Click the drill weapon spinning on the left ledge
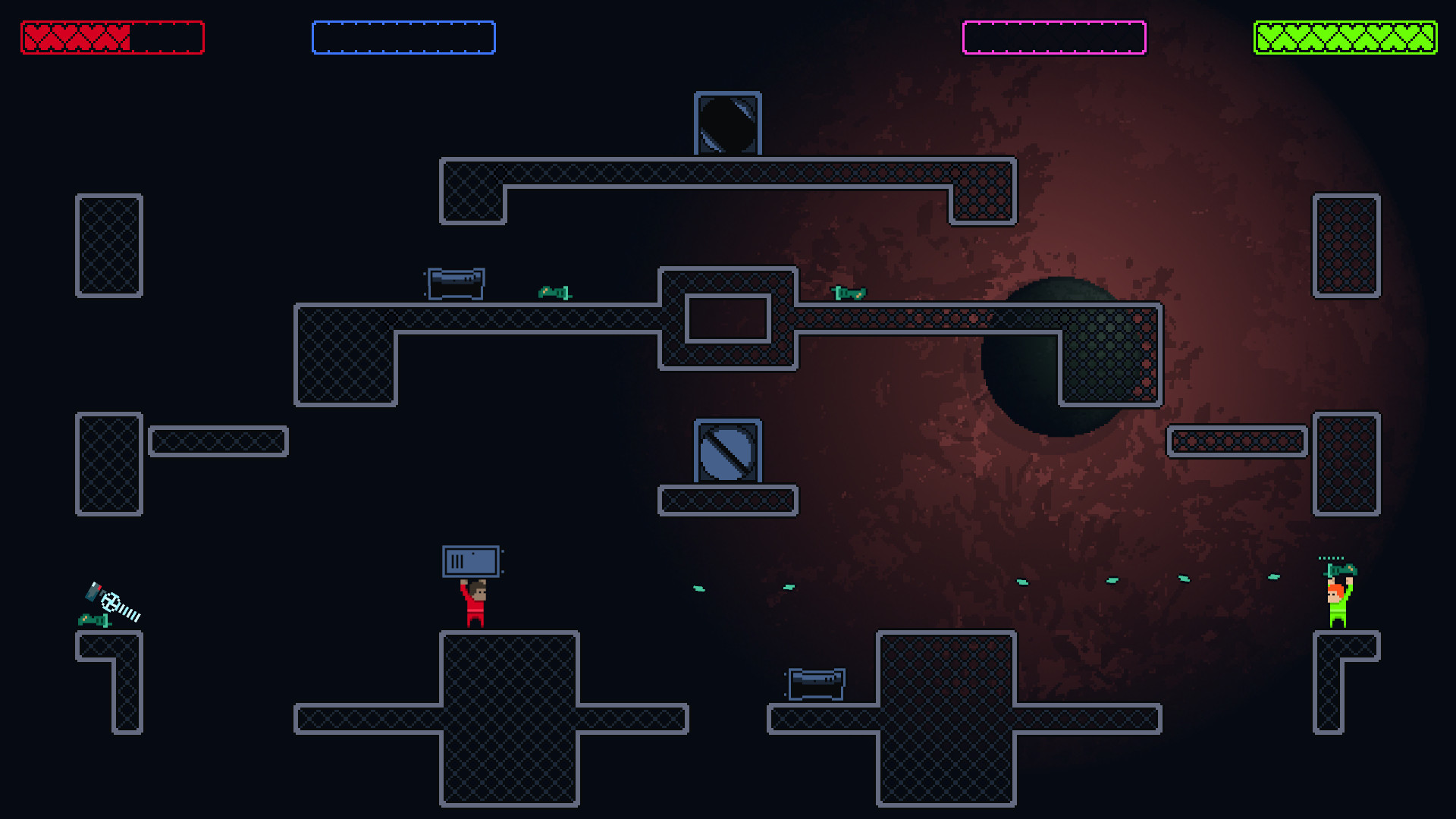Screen dimensions: 1456x819 pyautogui.click(x=115, y=604)
